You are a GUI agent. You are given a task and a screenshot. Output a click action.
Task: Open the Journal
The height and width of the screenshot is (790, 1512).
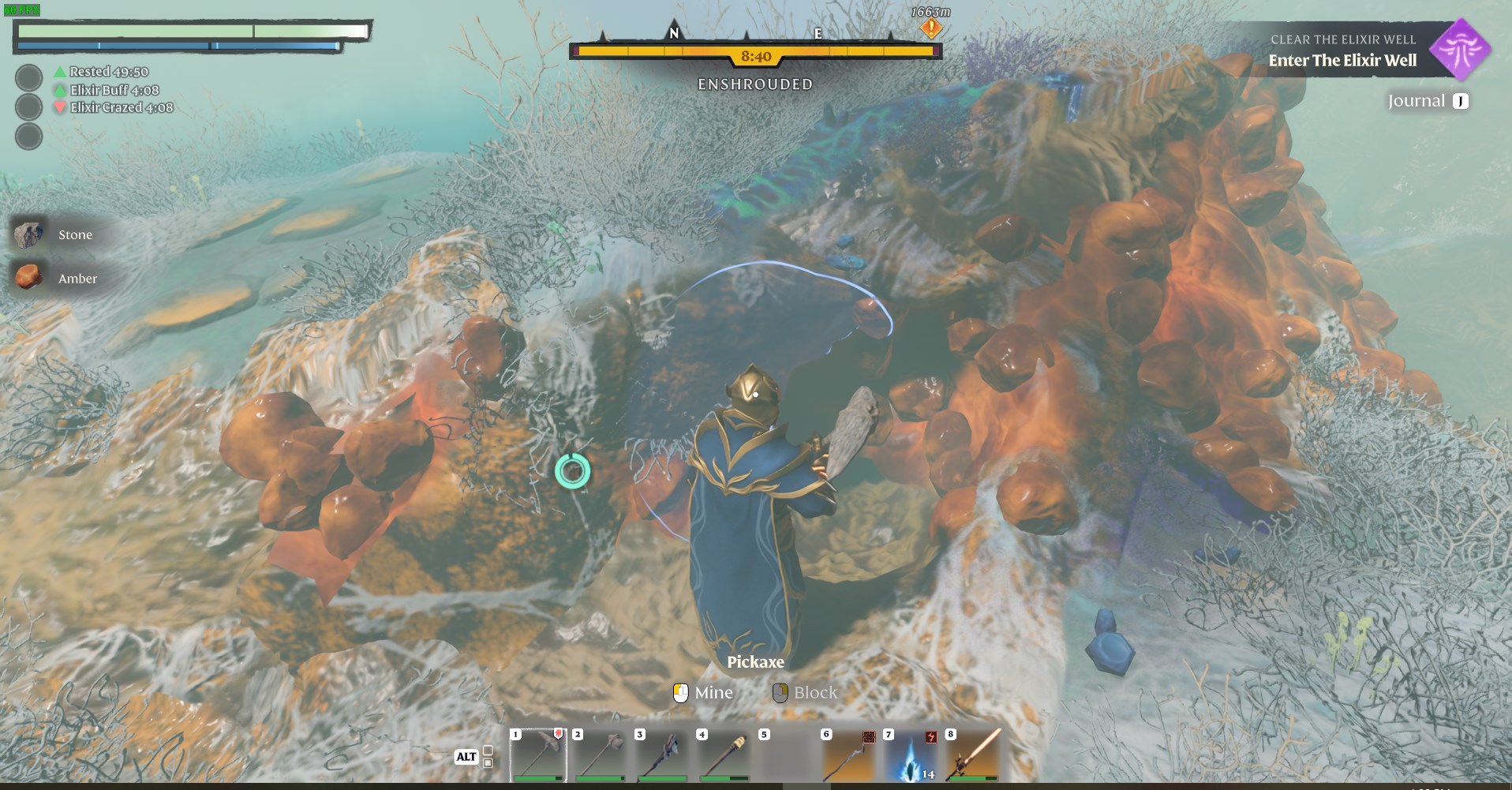click(x=1428, y=101)
